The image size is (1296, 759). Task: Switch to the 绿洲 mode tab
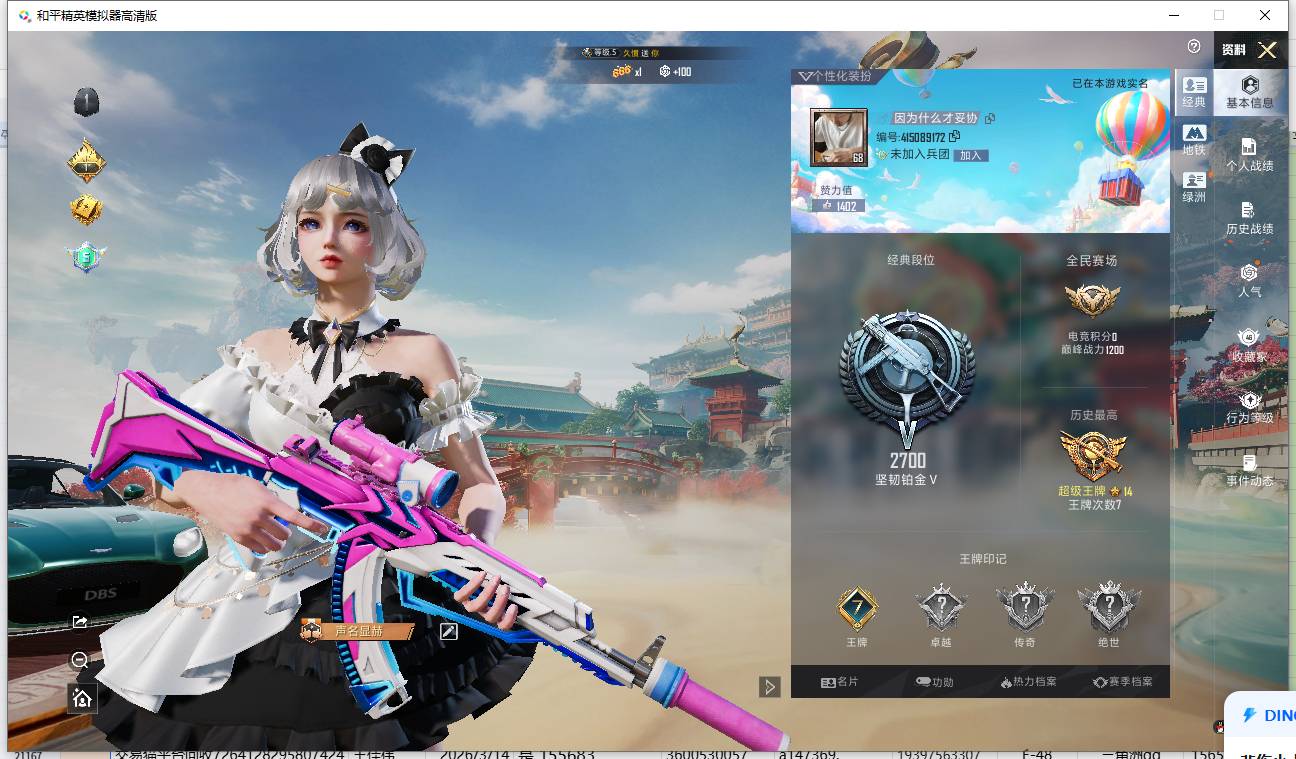[1194, 187]
